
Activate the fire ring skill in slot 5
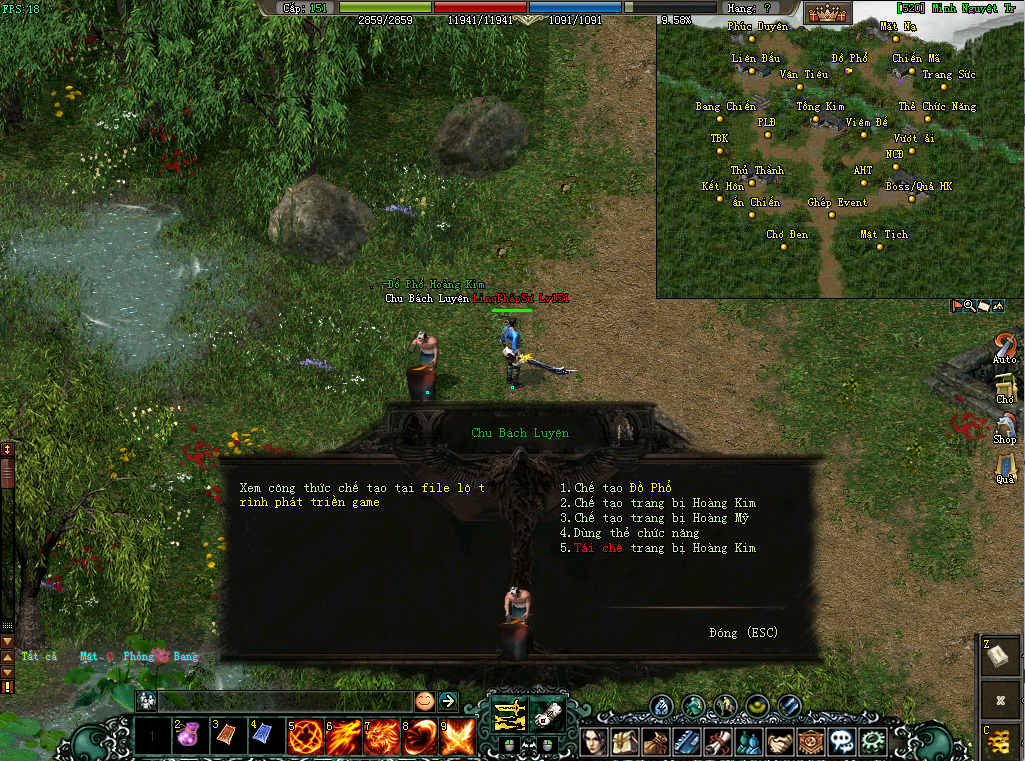click(x=305, y=738)
